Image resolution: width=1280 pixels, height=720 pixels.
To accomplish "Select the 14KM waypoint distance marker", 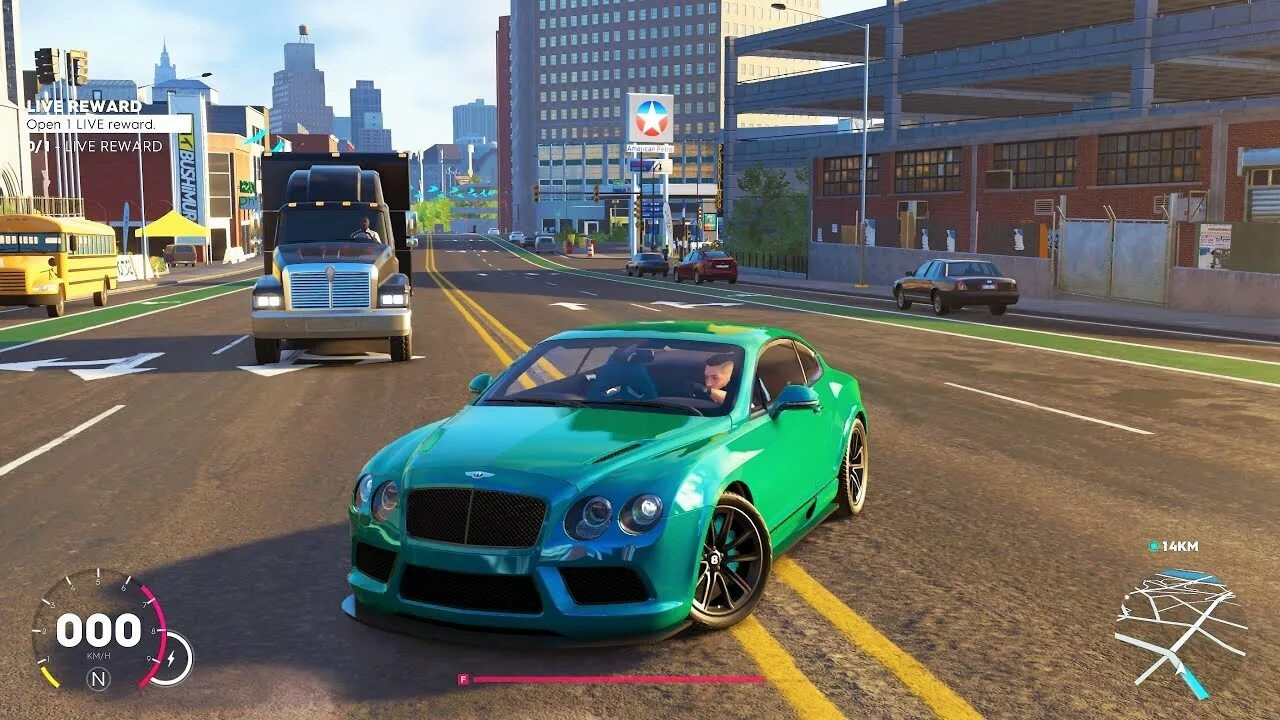I will 1173,546.
